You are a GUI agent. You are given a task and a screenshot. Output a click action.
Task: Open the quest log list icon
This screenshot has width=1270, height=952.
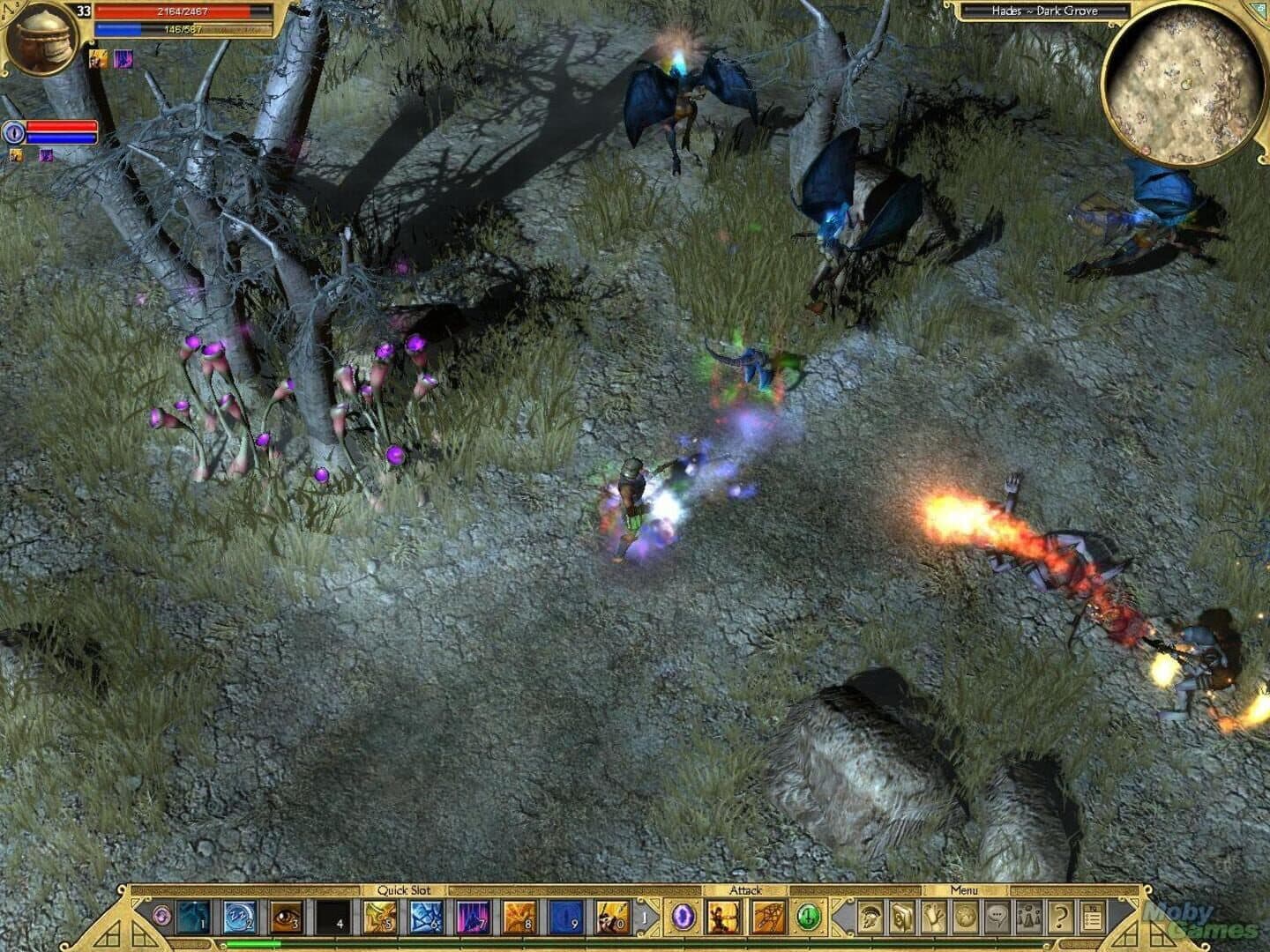tap(1093, 917)
